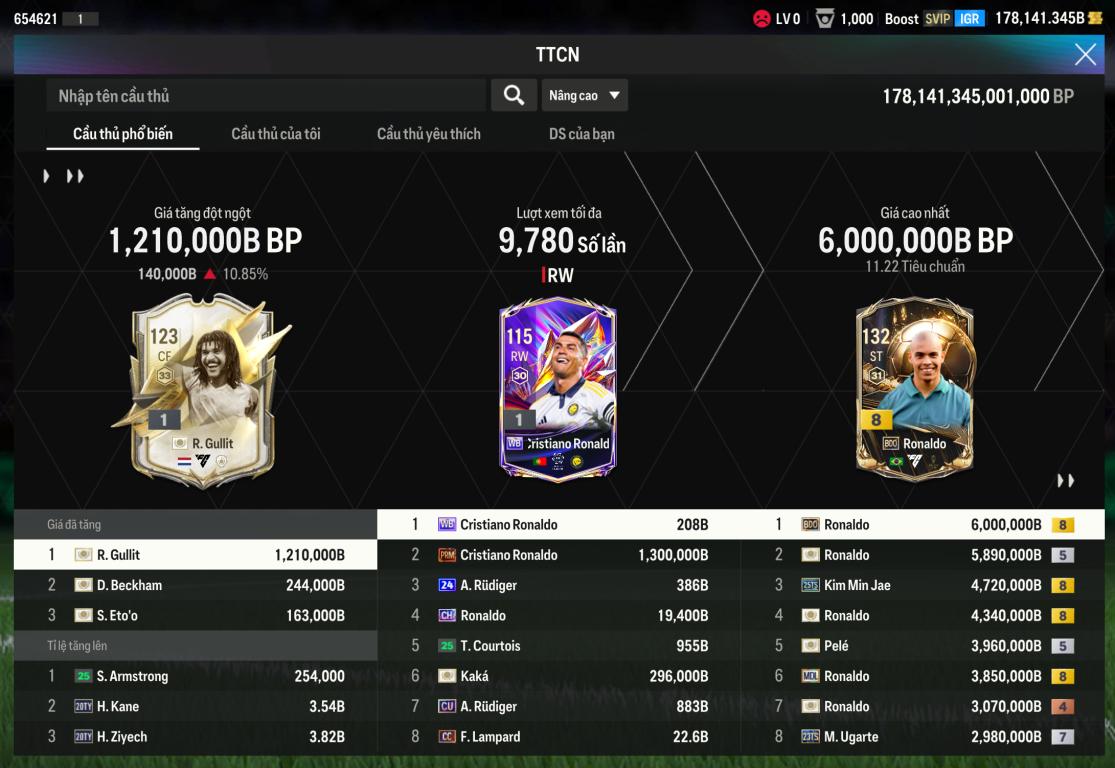Open the Cầu thủ yêu thích tab
The width and height of the screenshot is (1115, 768).
(x=428, y=134)
